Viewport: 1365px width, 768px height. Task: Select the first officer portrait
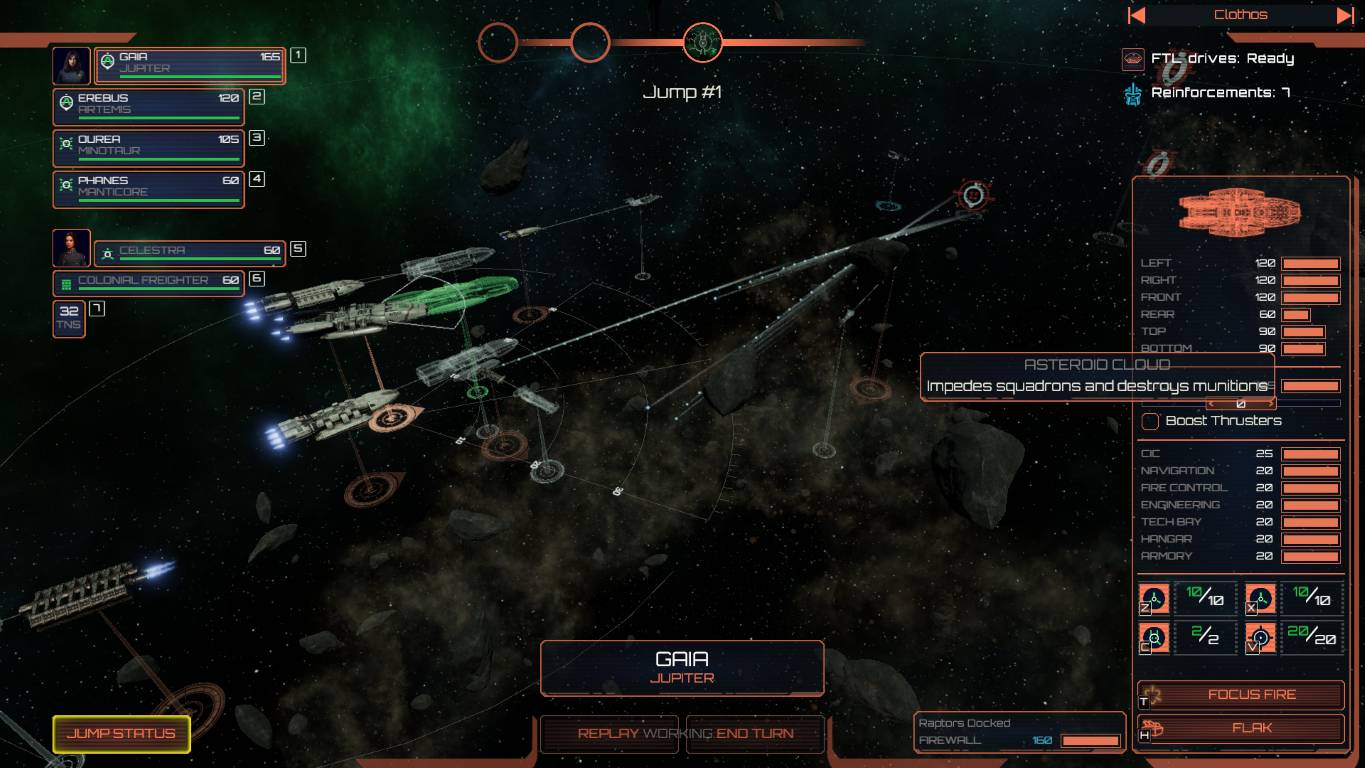[71, 66]
